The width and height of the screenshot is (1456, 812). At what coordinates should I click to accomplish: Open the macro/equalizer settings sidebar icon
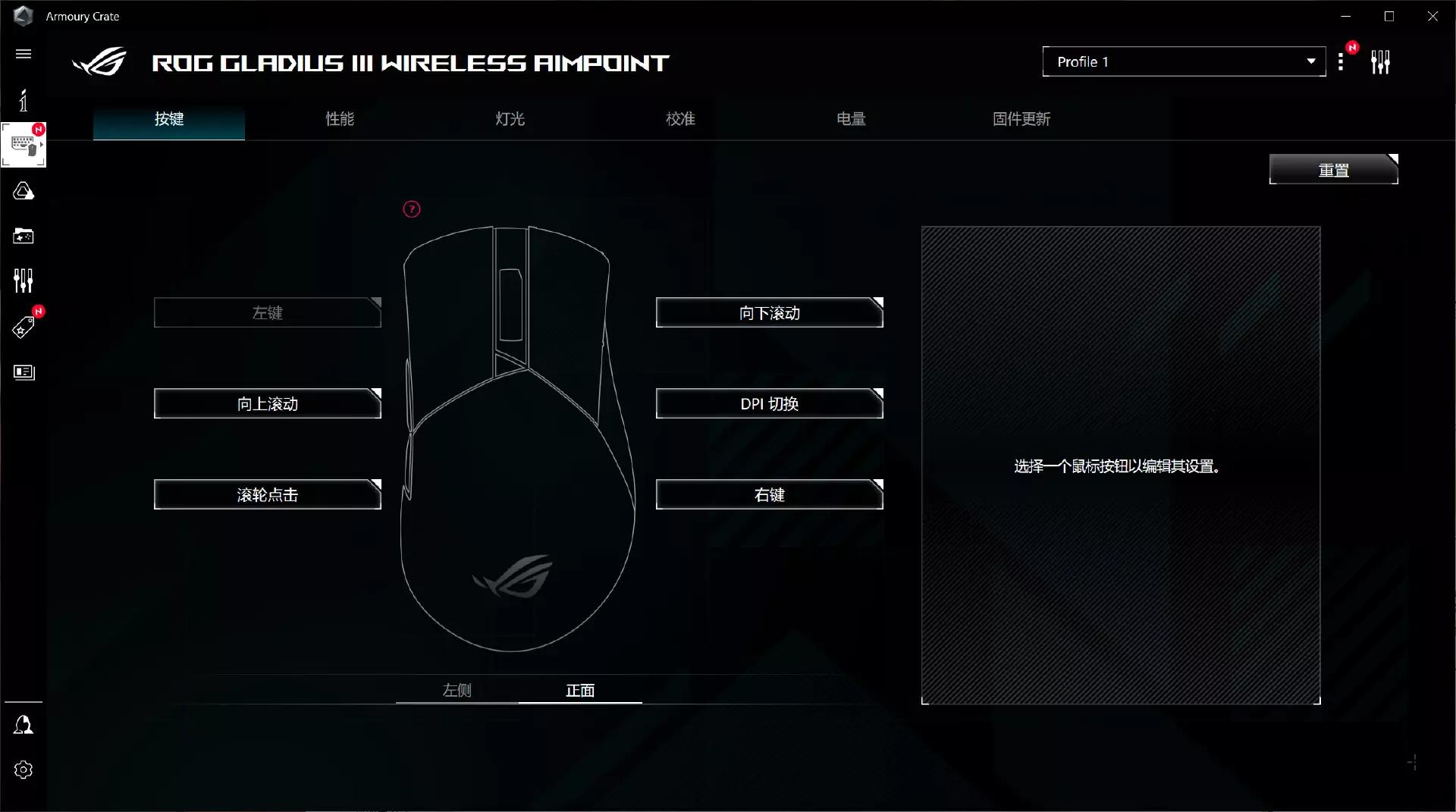tap(24, 280)
